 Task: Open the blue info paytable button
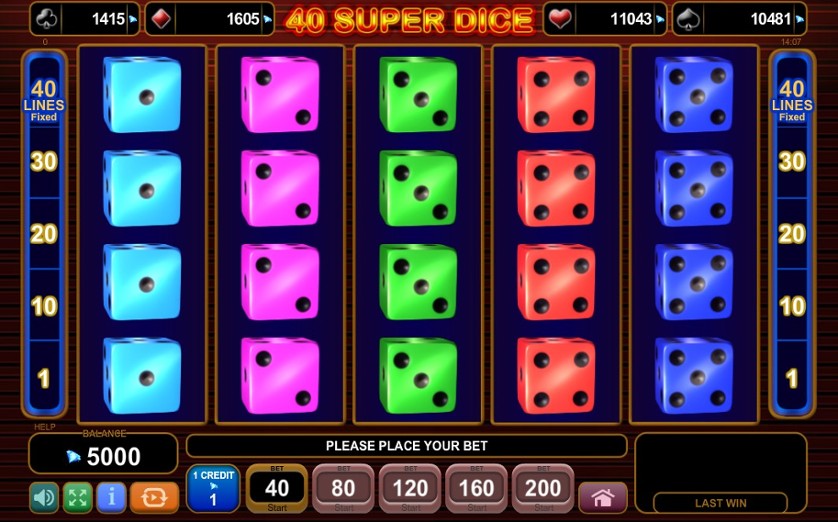click(111, 497)
